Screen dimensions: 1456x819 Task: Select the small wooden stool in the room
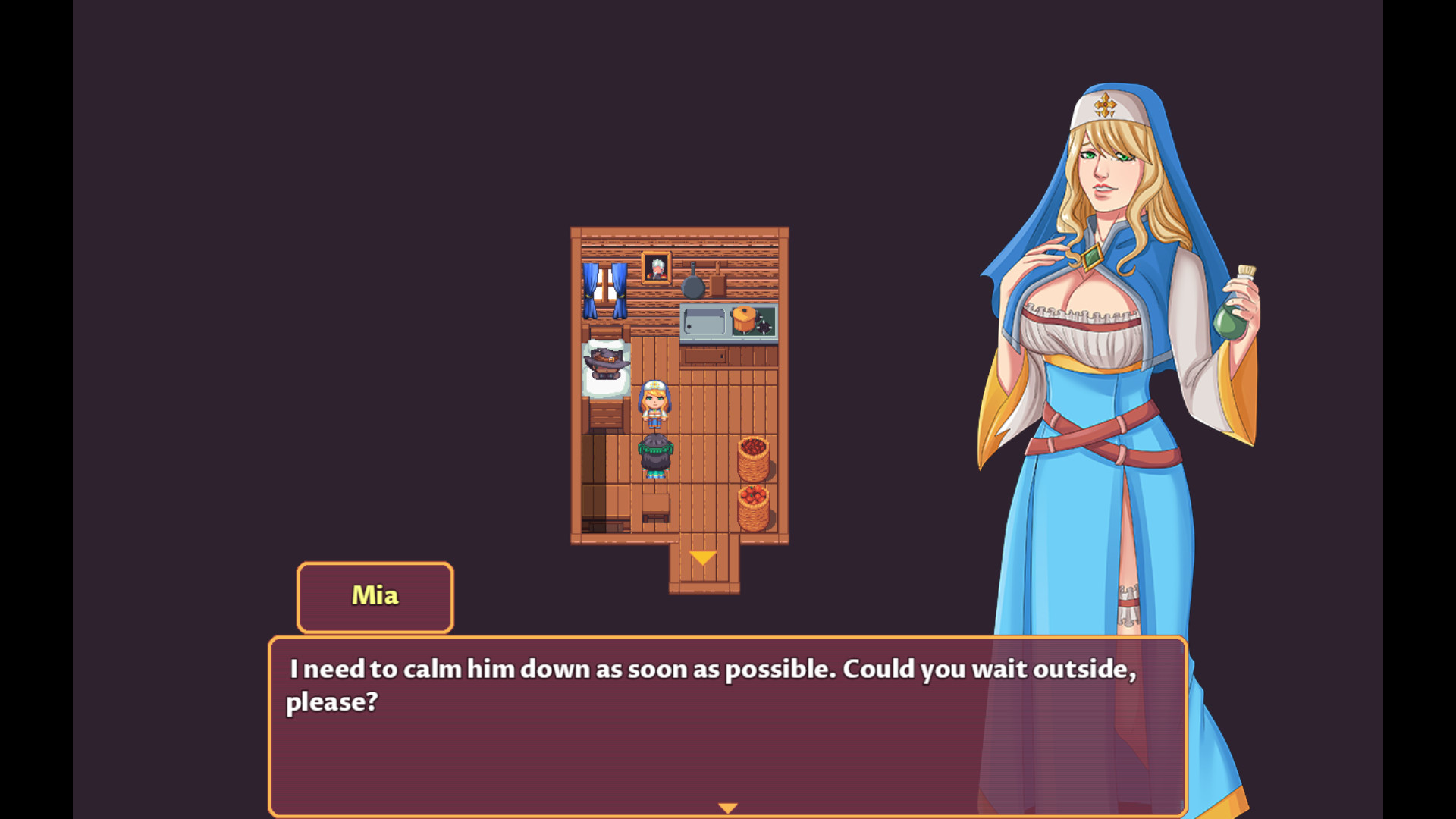[x=654, y=507]
